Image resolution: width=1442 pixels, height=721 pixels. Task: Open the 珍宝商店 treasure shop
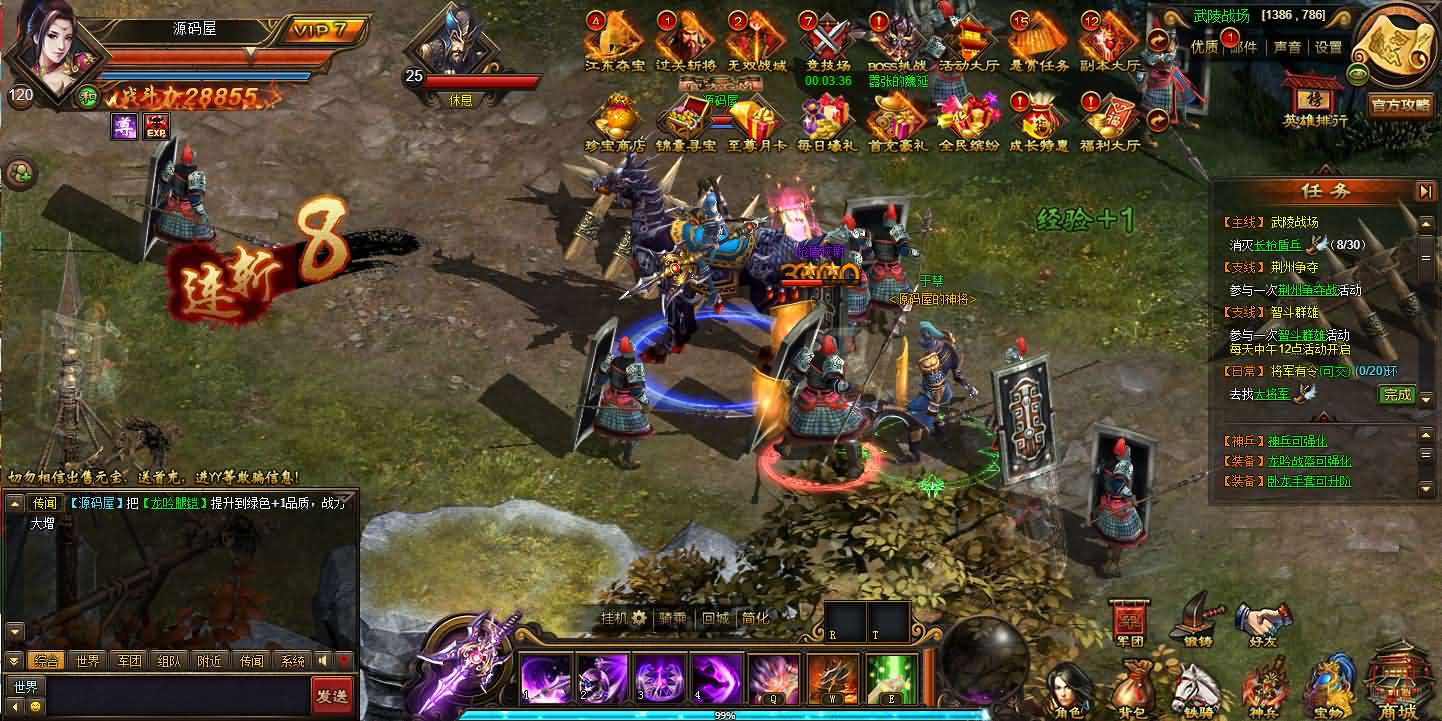click(x=615, y=122)
